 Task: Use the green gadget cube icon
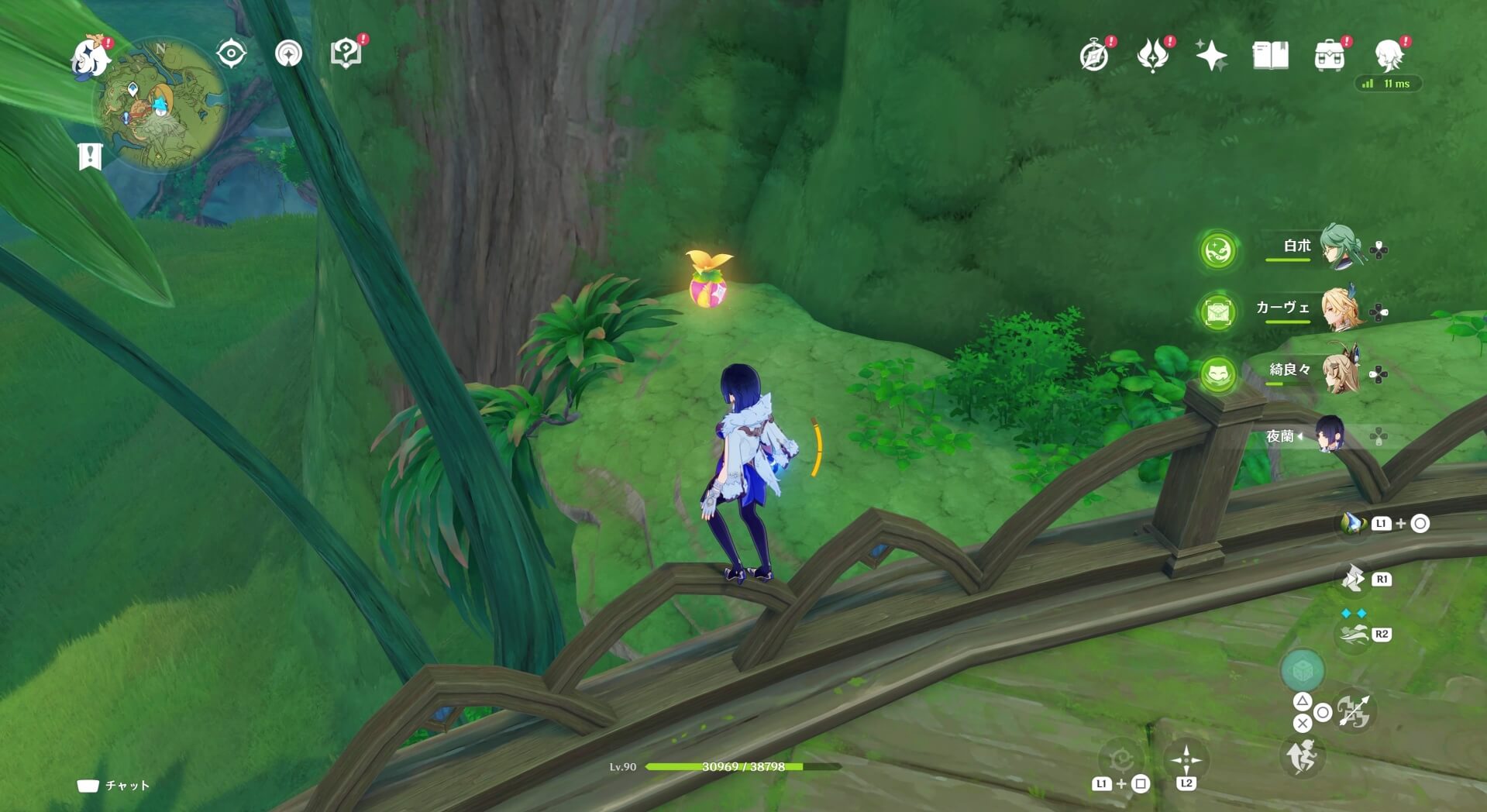(x=1303, y=669)
